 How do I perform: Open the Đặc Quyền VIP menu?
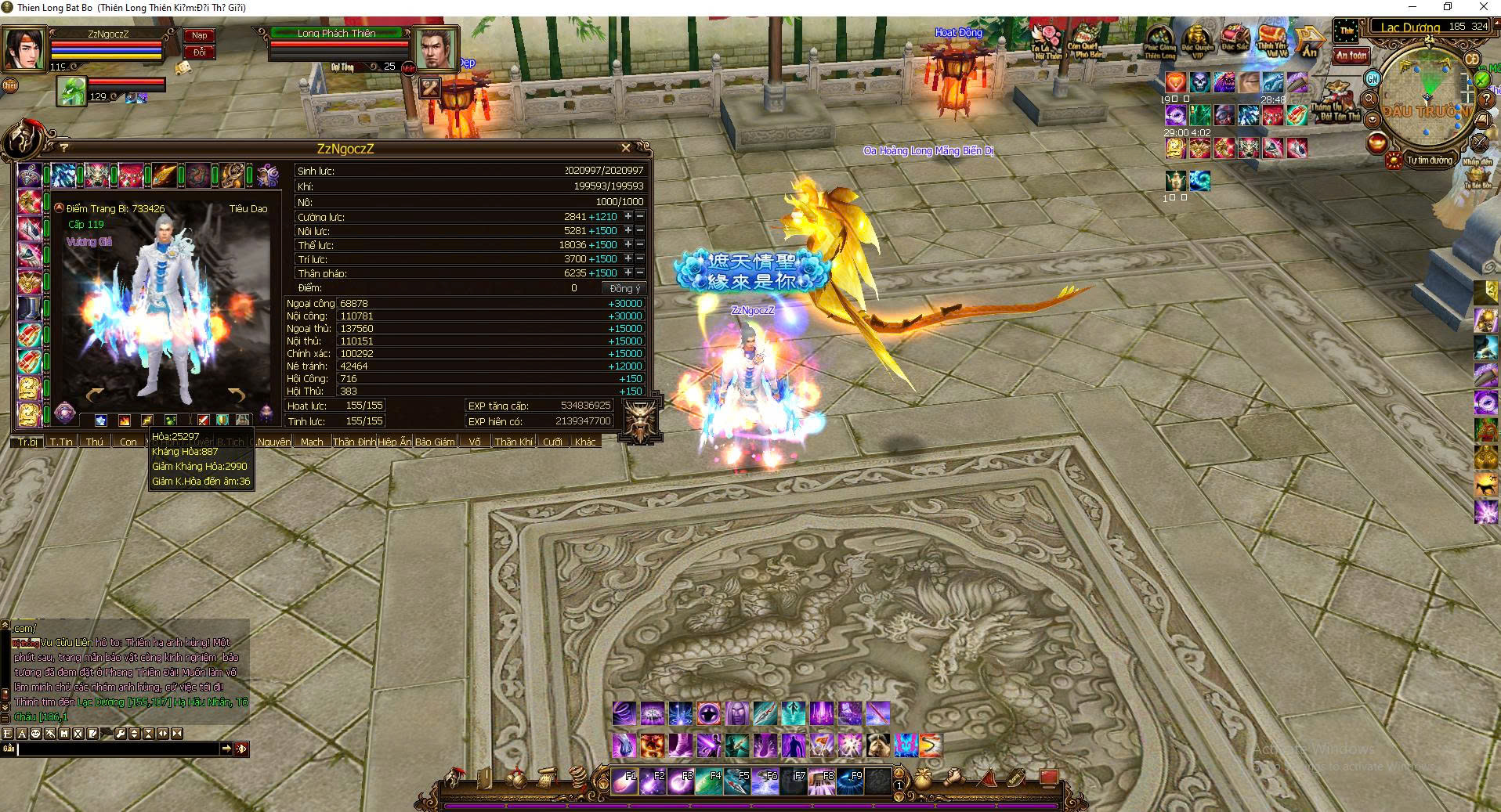(1197, 42)
